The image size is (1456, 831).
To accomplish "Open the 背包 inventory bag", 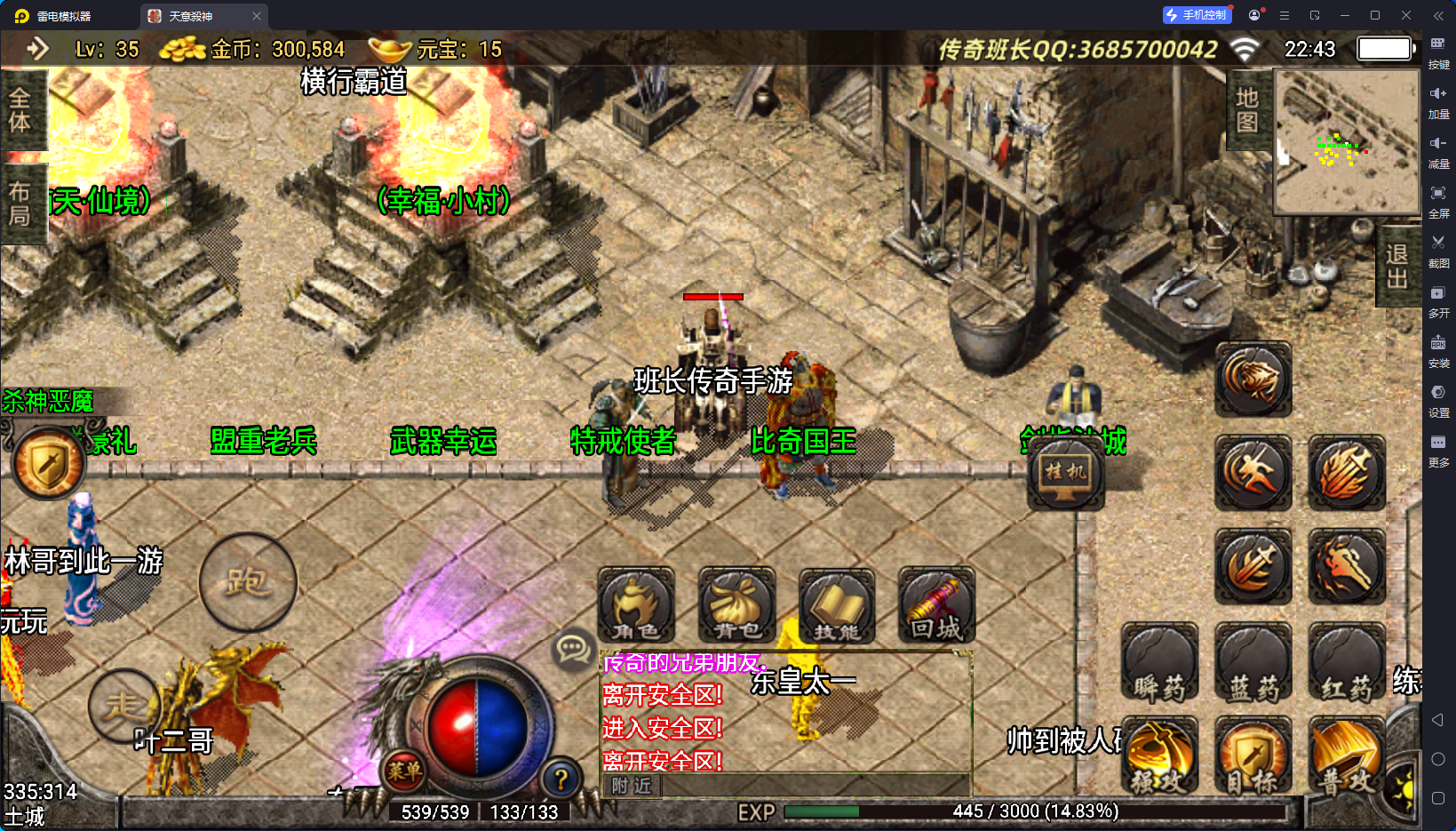I will (736, 606).
